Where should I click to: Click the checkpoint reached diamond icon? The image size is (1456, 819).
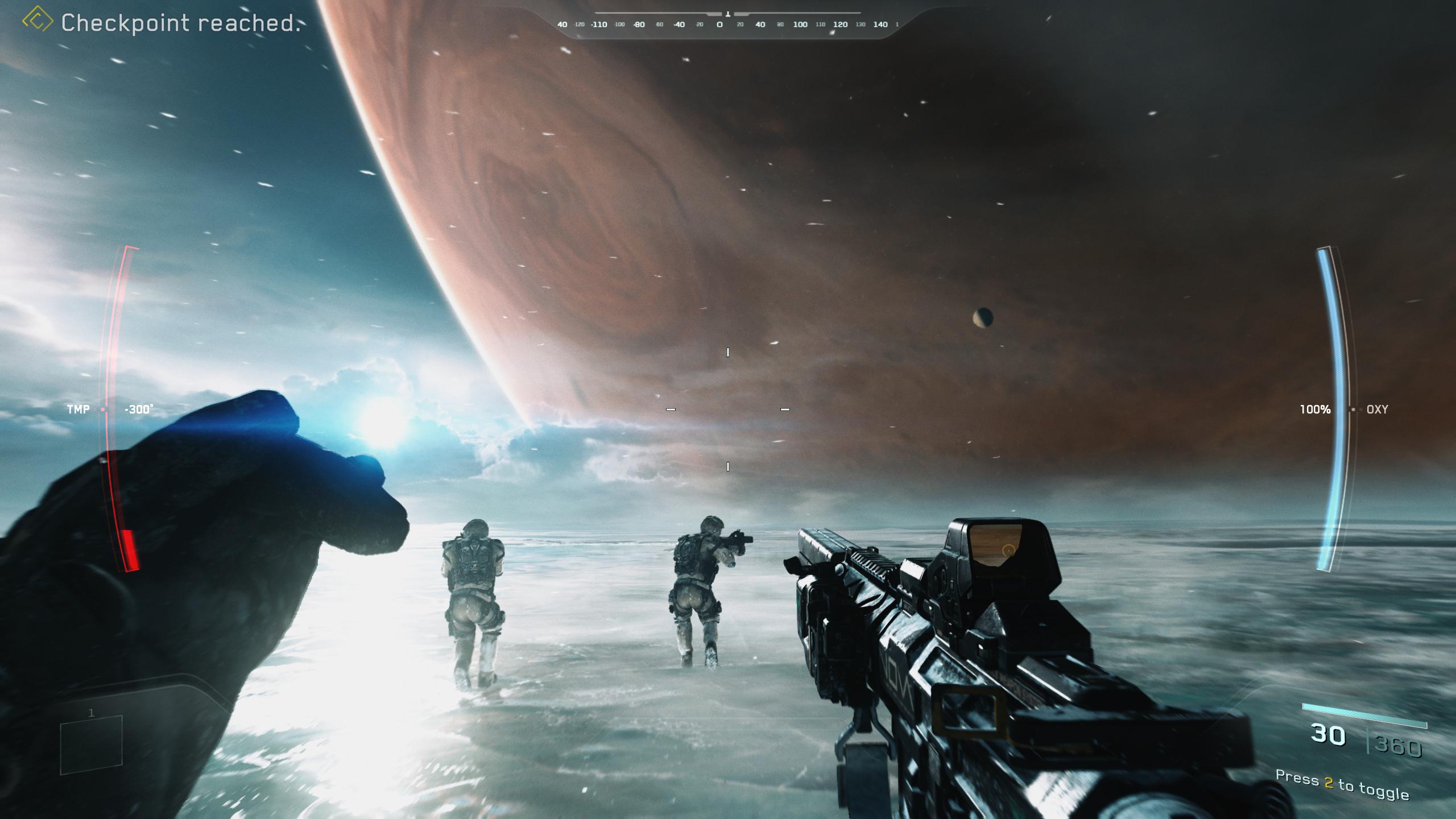(38, 20)
